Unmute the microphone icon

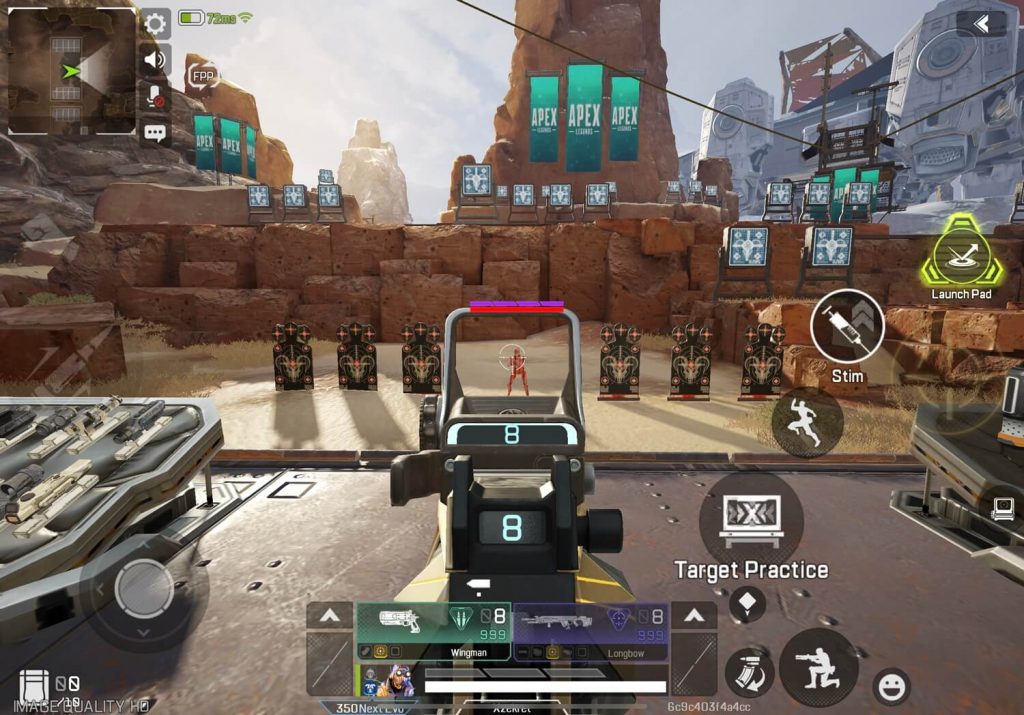click(x=155, y=96)
